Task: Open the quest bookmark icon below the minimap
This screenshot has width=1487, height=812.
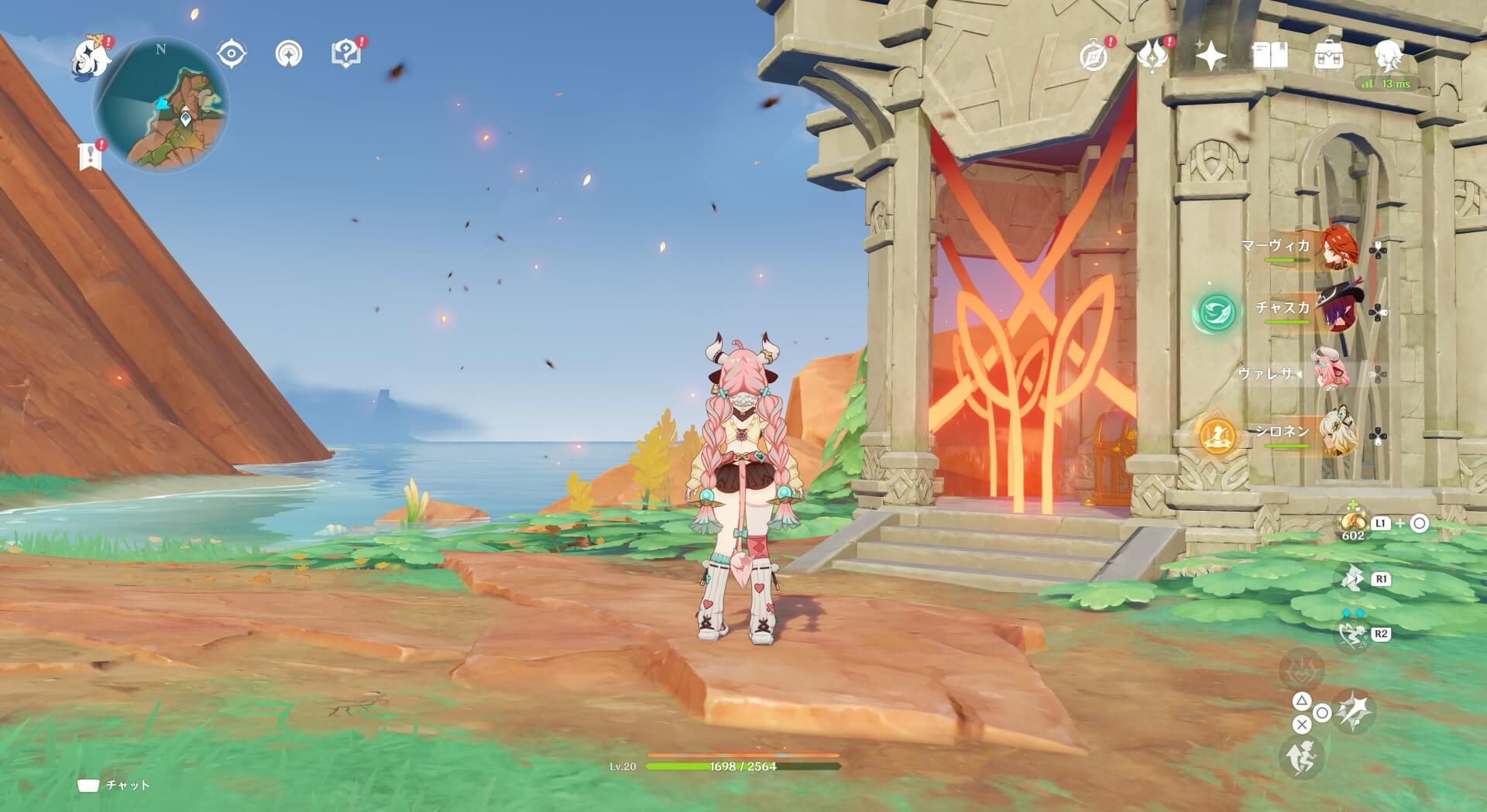Action: pyautogui.click(x=91, y=156)
